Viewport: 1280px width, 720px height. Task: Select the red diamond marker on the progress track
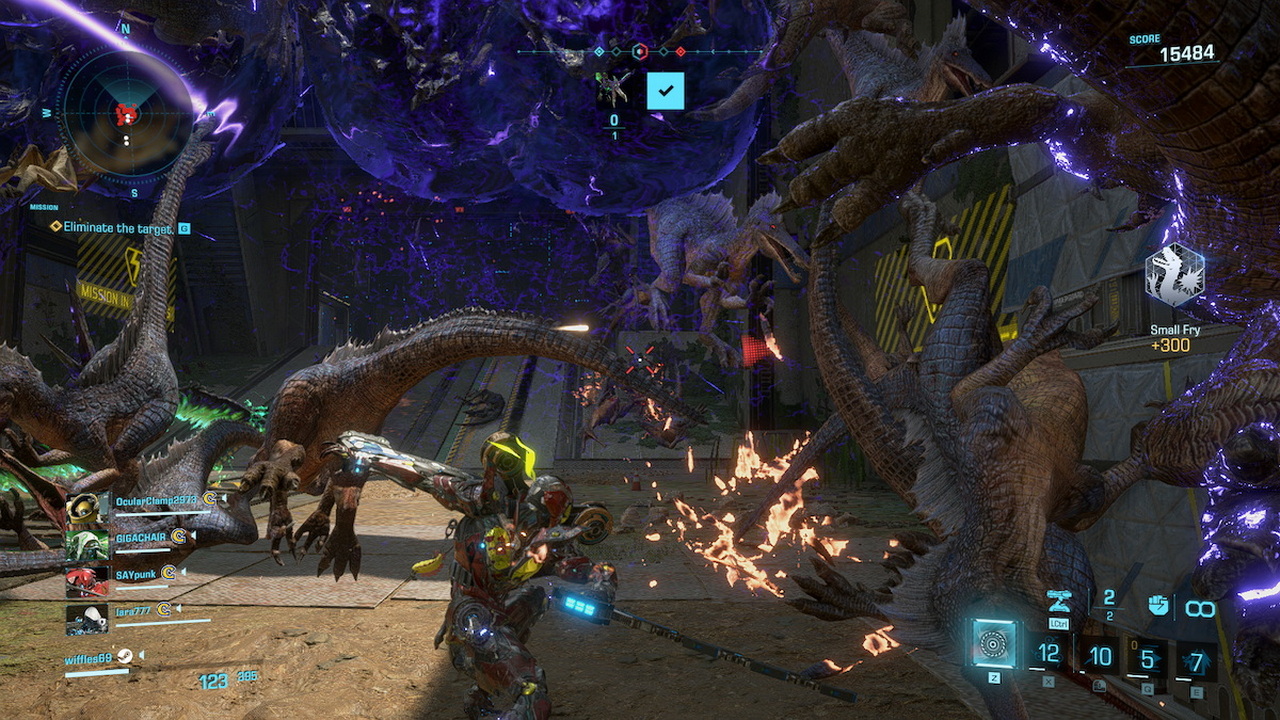(x=681, y=52)
